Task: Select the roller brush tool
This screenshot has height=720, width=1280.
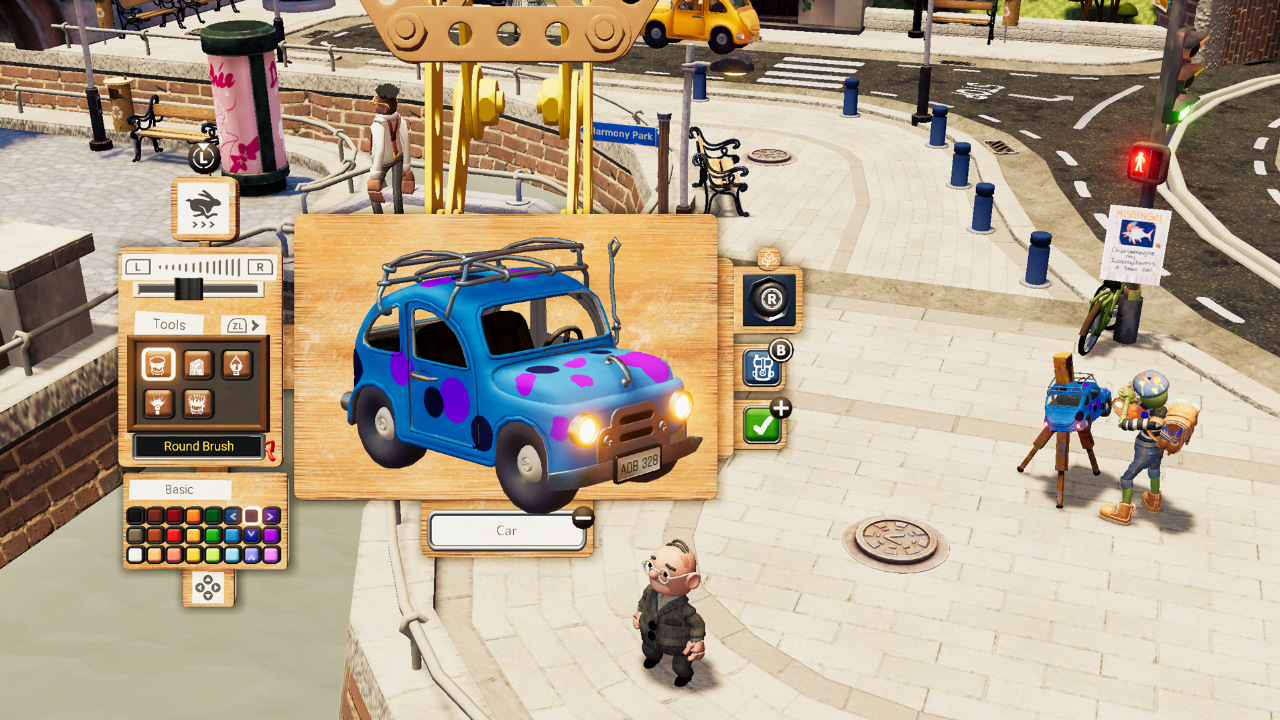Action: pyautogui.click(x=195, y=364)
